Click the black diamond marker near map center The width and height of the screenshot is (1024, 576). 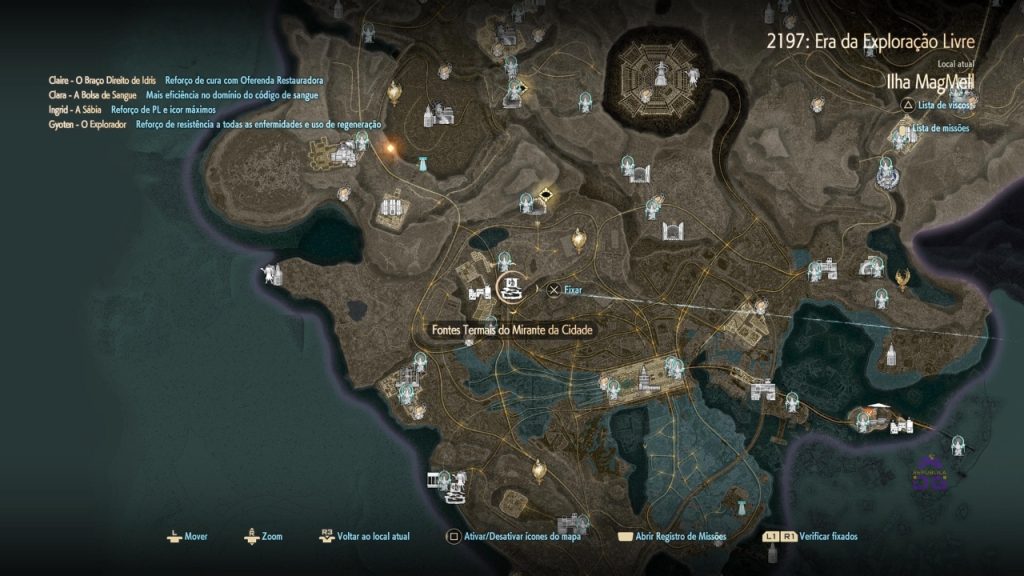coord(545,194)
